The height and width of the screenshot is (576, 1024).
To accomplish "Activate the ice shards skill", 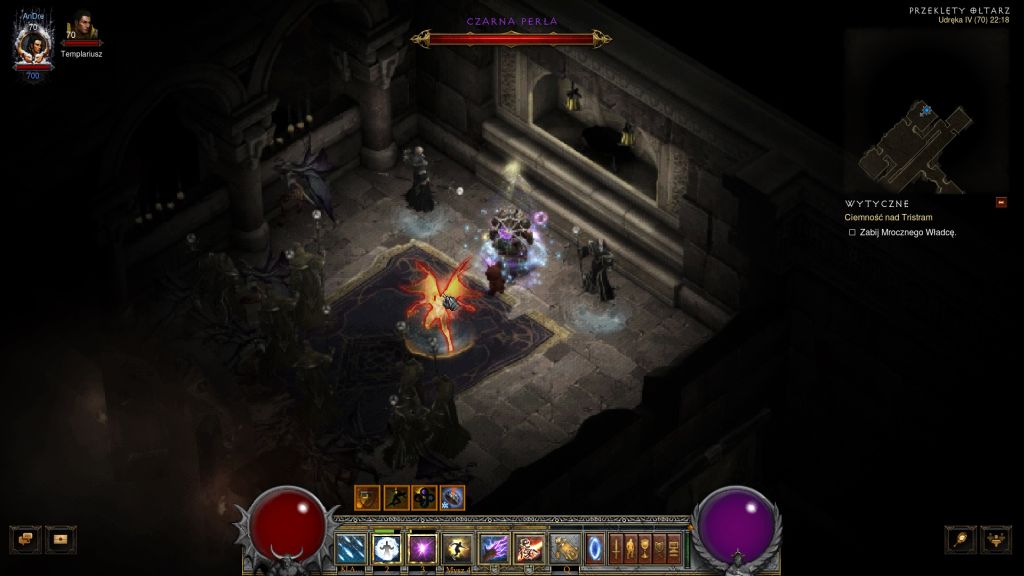I will pos(351,547).
